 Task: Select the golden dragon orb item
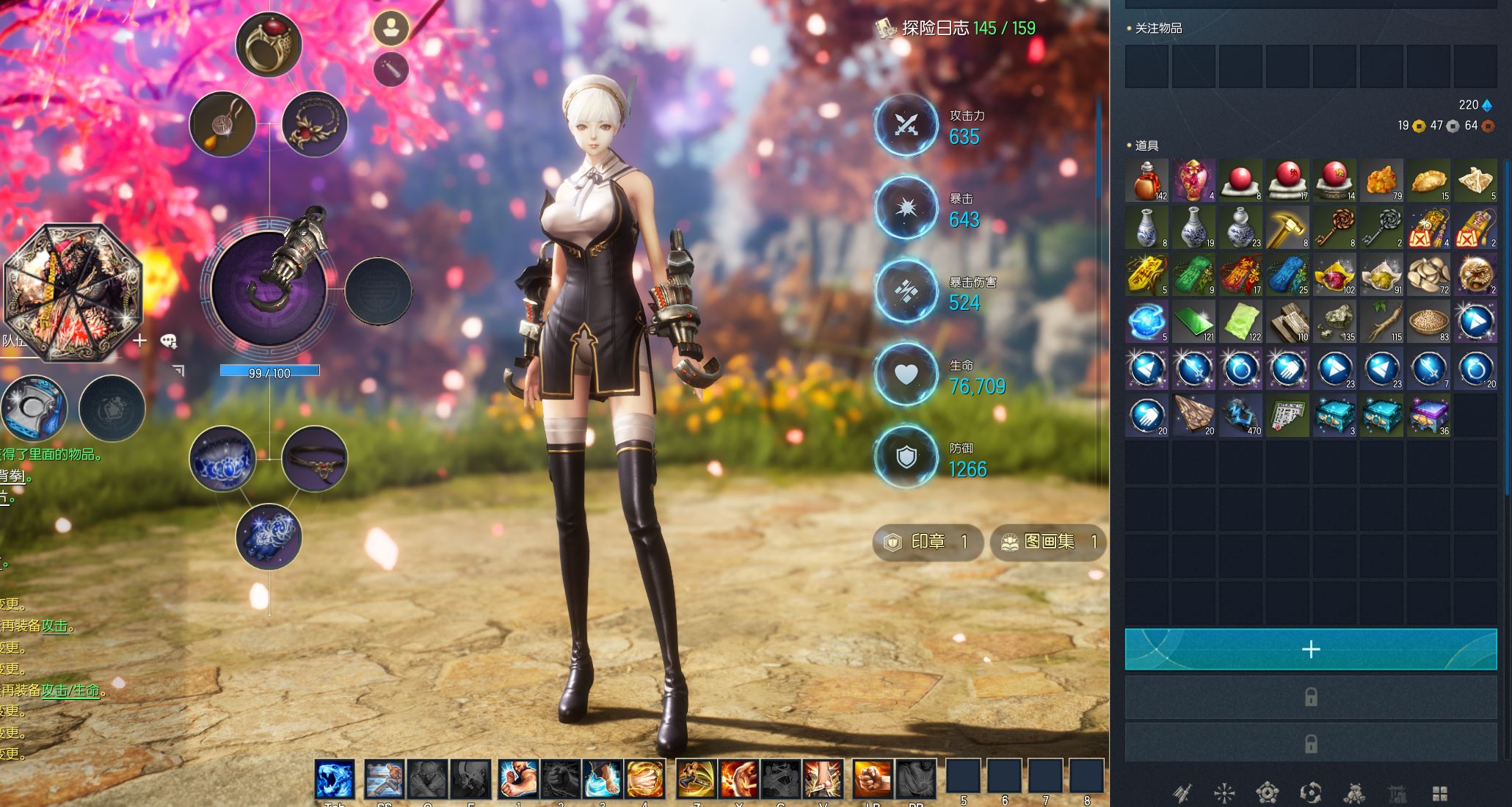[1475, 274]
